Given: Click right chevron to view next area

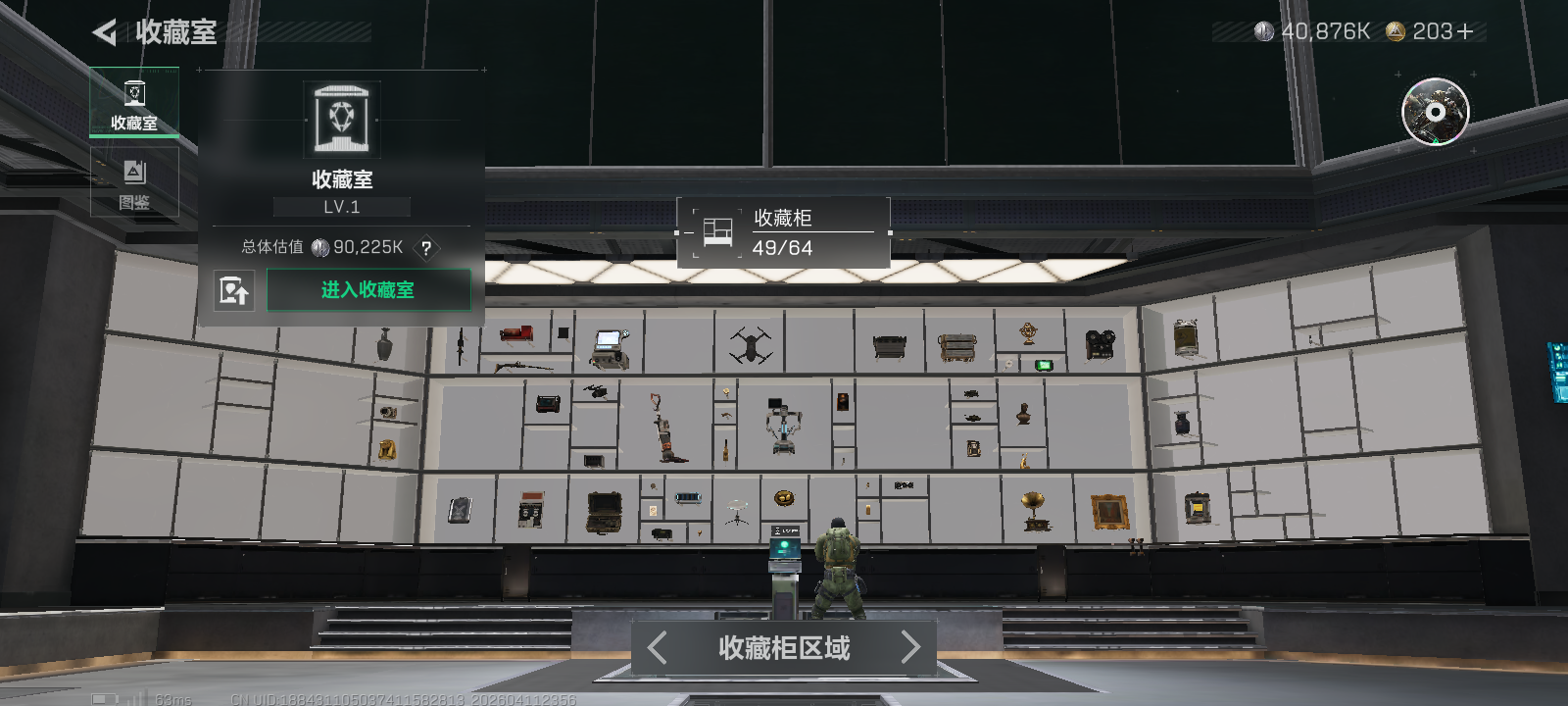Looking at the screenshot, I should pos(909,647).
